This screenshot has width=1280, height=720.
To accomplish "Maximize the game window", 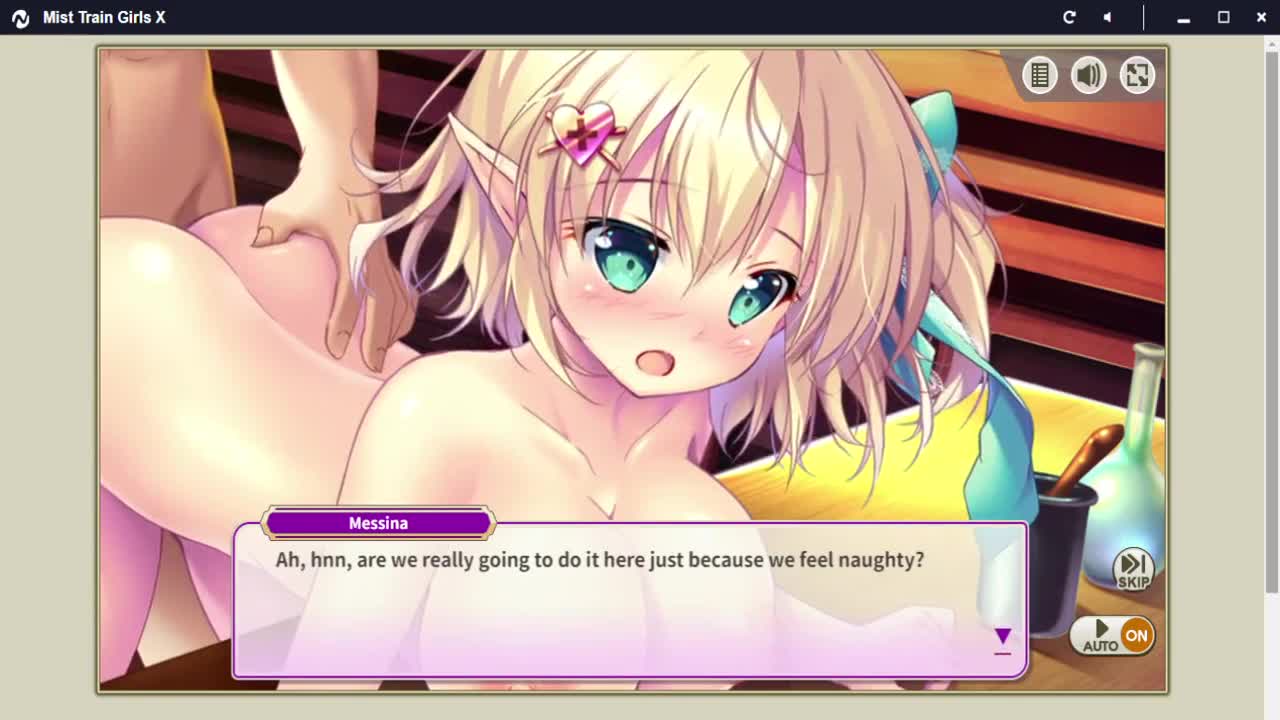I will [1223, 17].
